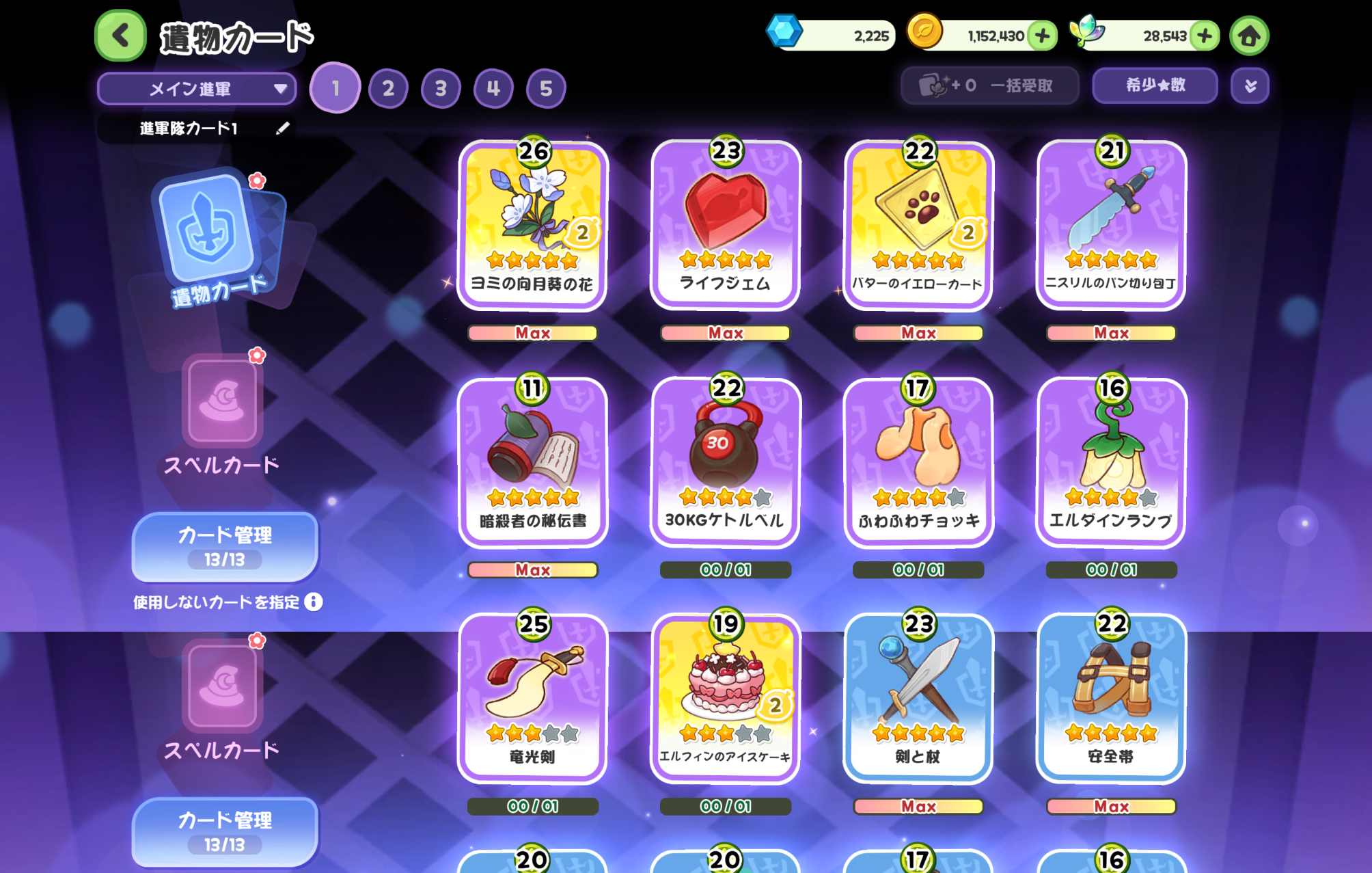Edit the 進軍隊カード1 name with pencil

pos(283,129)
